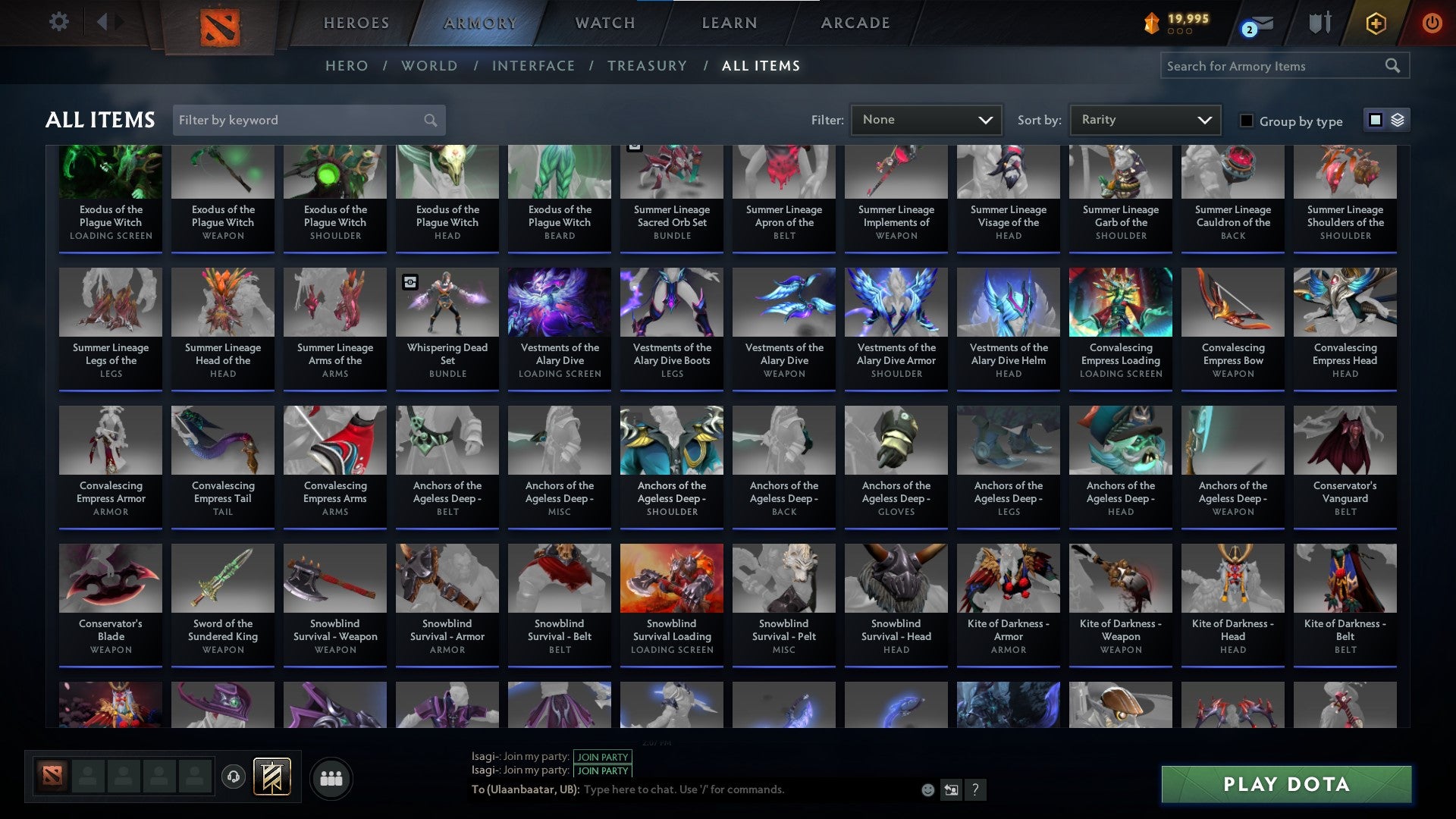The height and width of the screenshot is (819, 1456).
Task: Open the Filter dropdown set to None
Action: click(926, 119)
